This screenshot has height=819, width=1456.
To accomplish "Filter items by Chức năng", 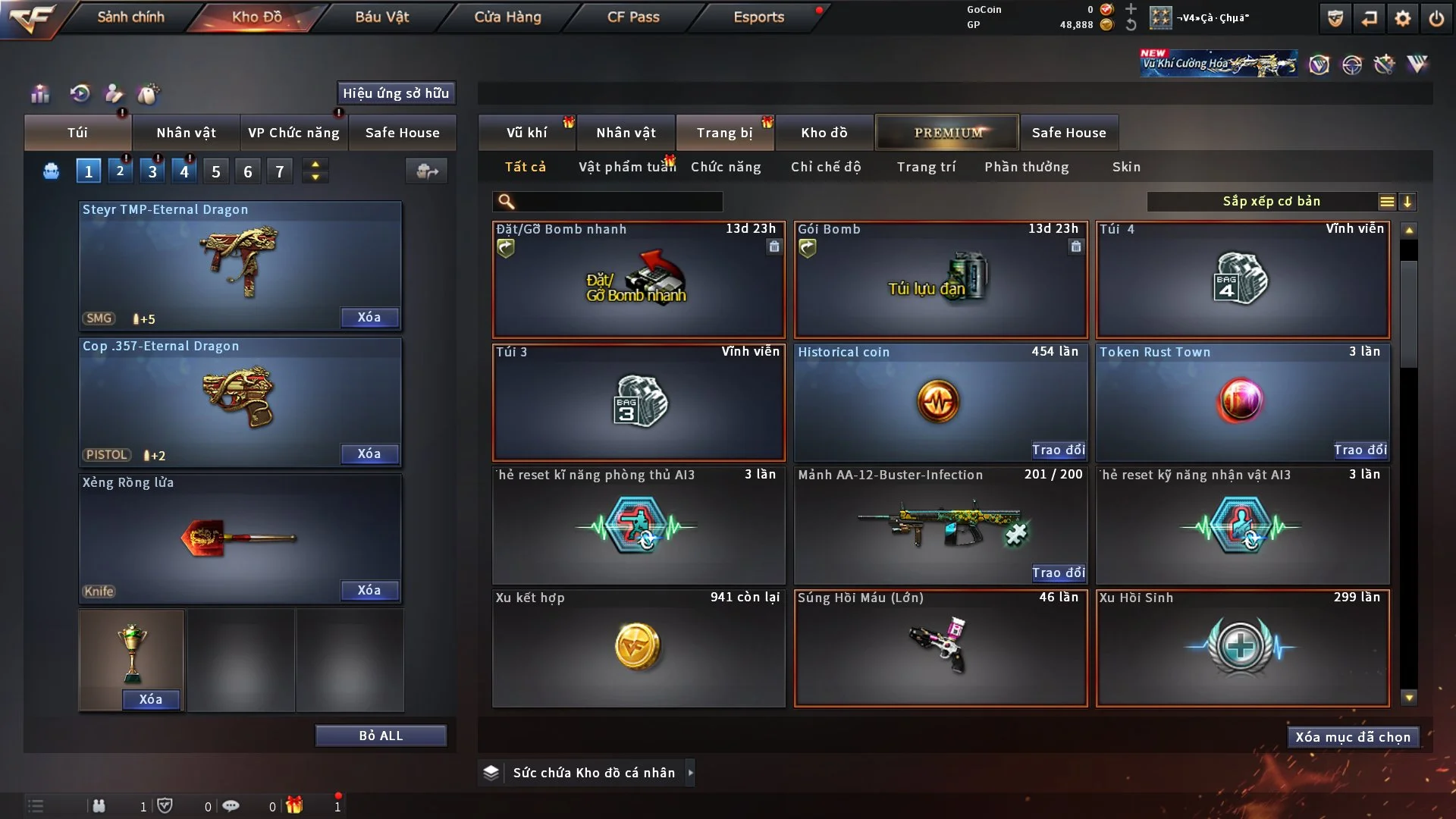I will (726, 167).
